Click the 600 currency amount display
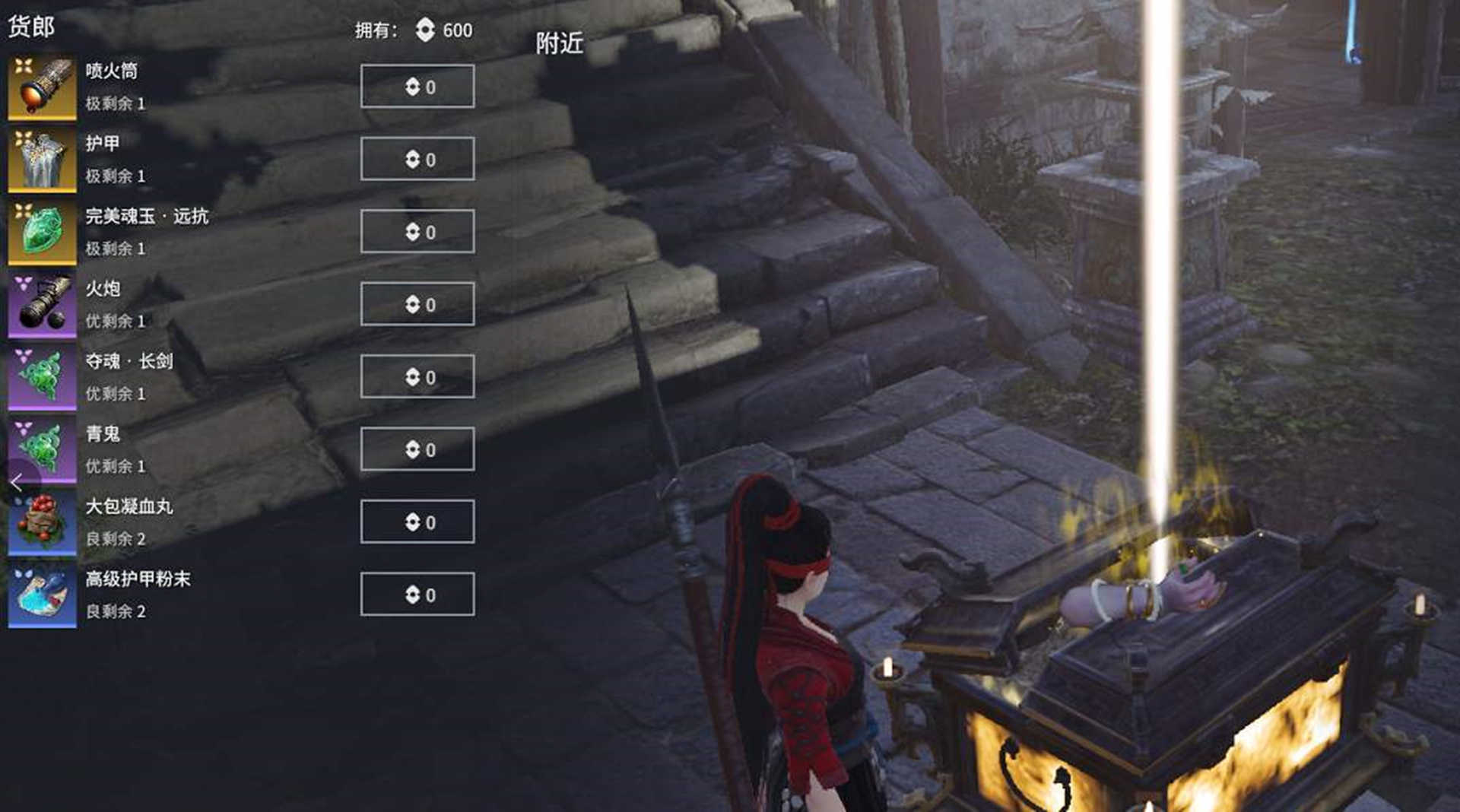This screenshot has width=1460, height=812. [458, 30]
